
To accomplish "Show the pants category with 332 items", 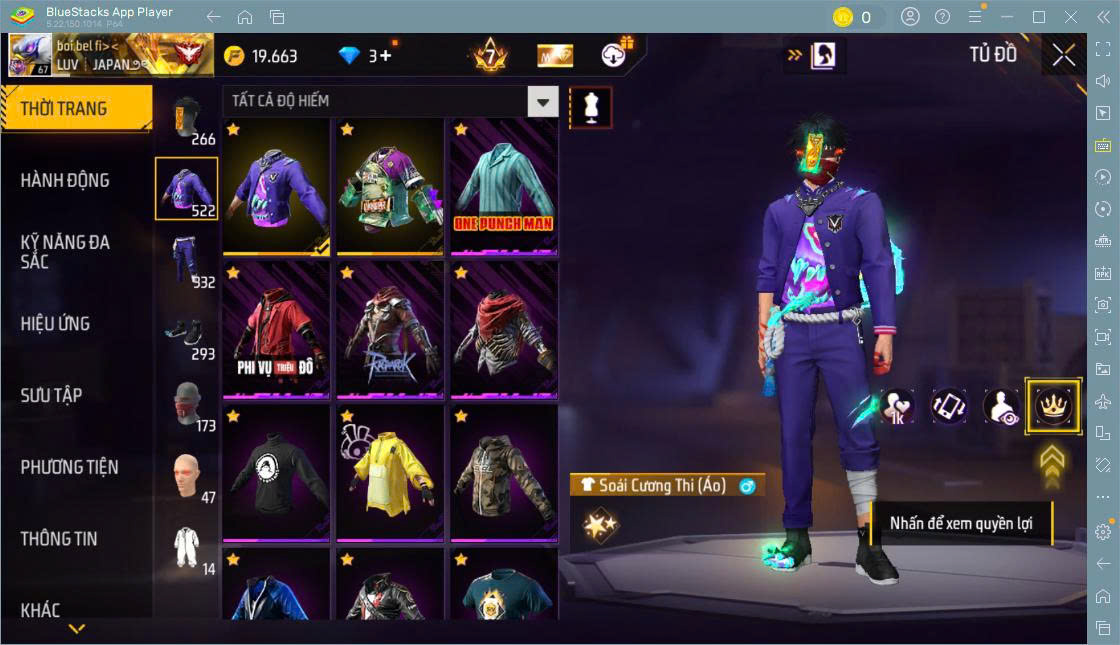I will 186,261.
